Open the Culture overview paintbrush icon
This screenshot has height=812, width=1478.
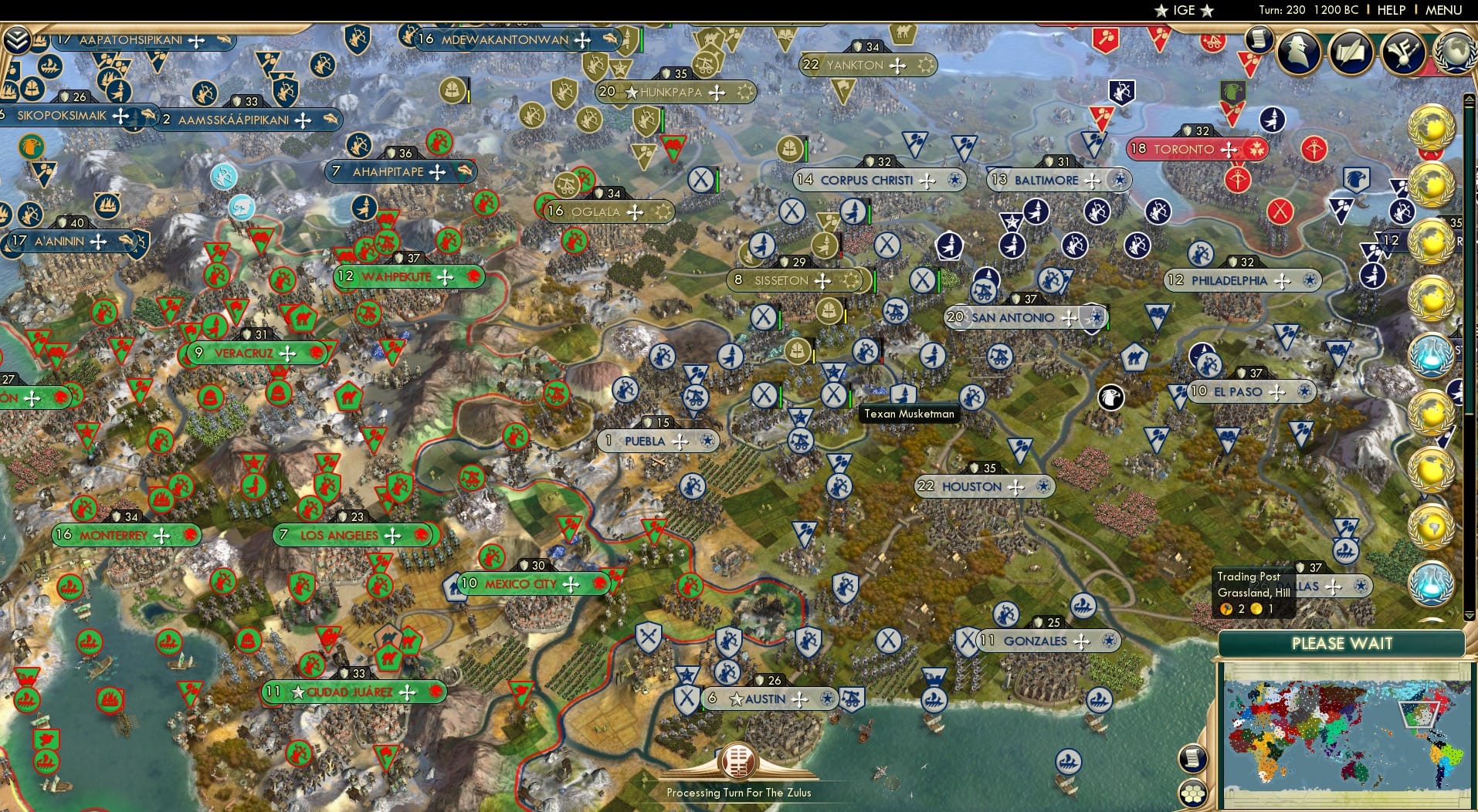1405,52
